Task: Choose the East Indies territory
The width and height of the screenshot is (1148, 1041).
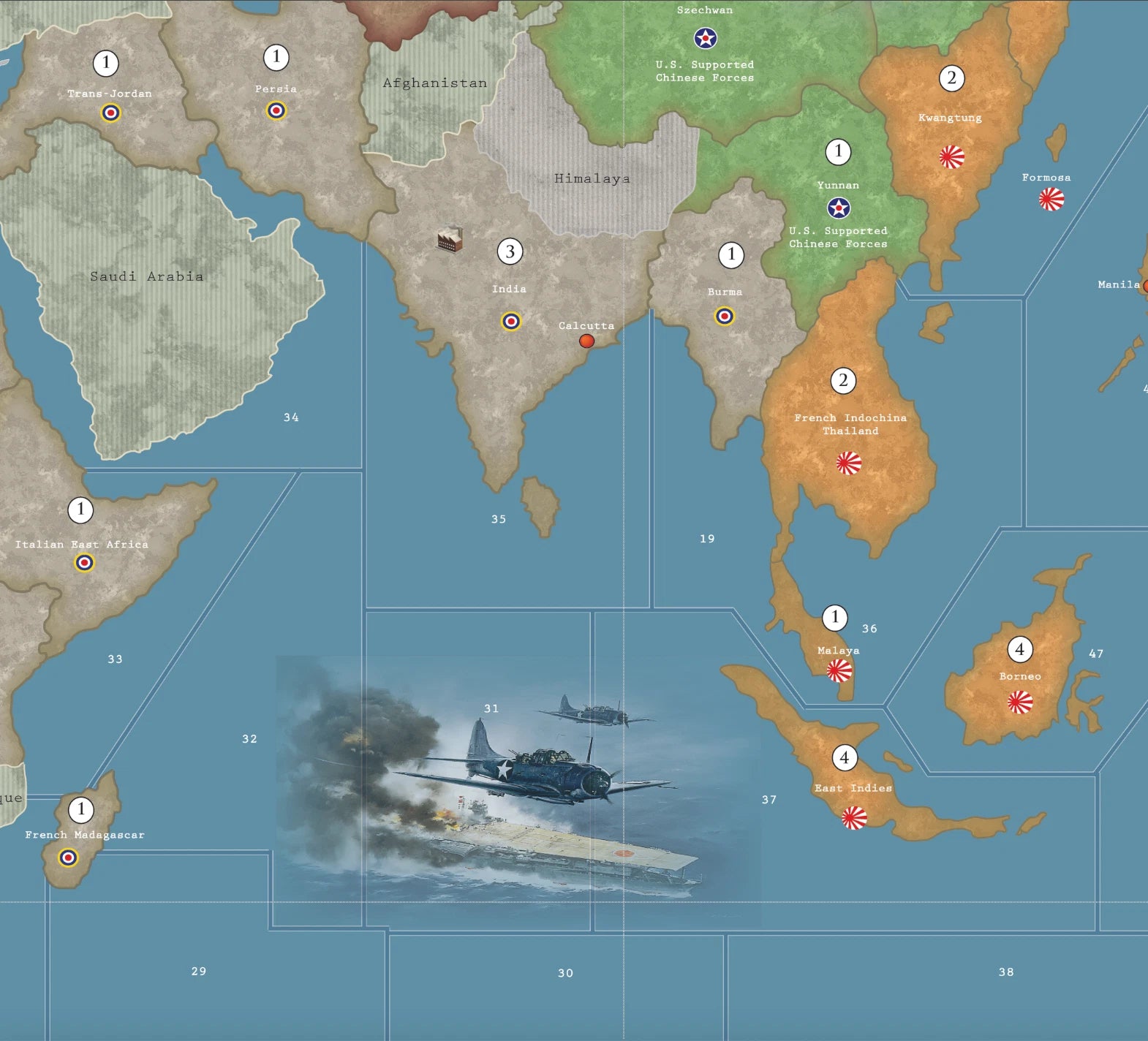Action: 853,788
